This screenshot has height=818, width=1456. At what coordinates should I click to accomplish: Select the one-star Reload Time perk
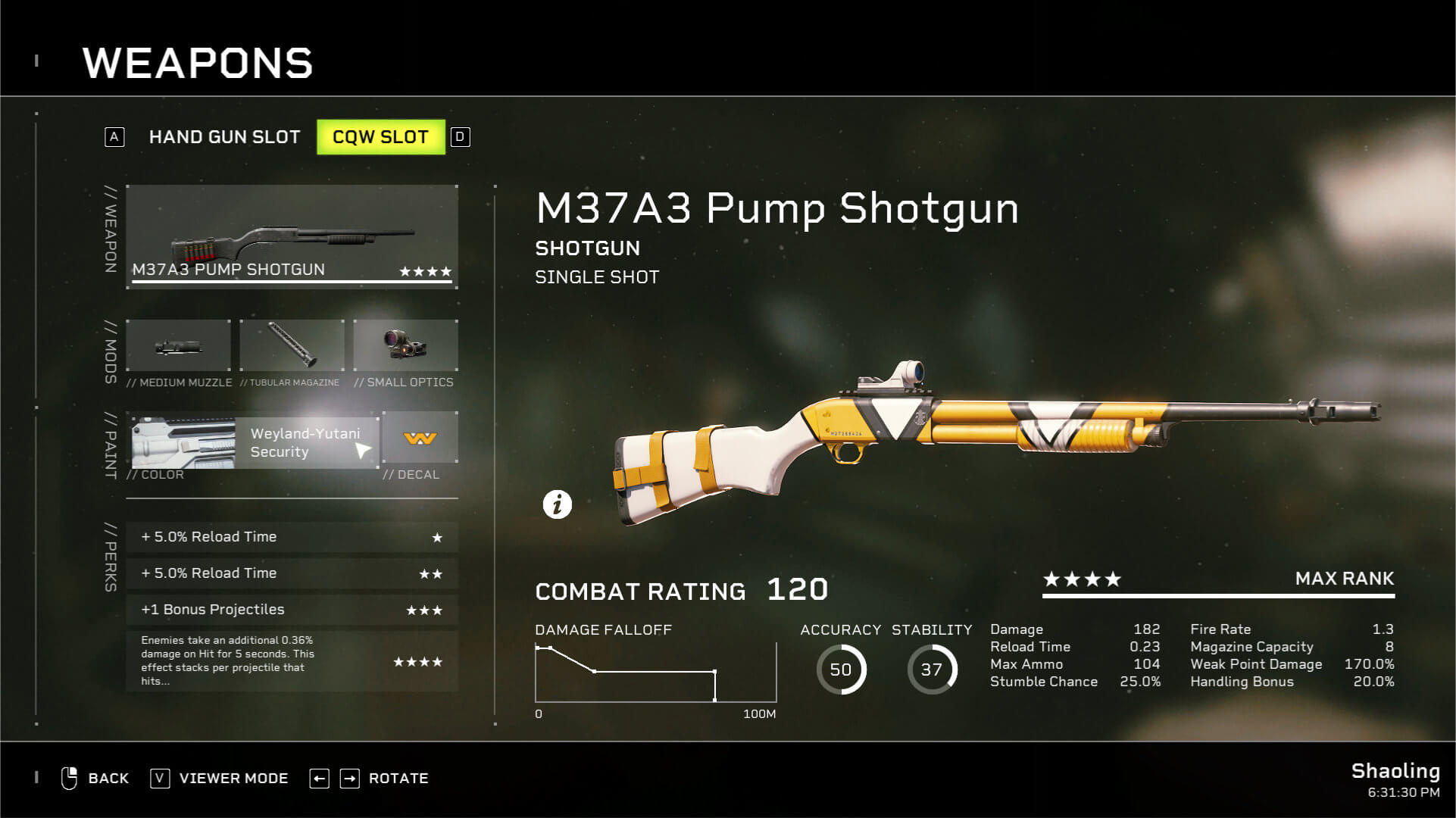292,537
